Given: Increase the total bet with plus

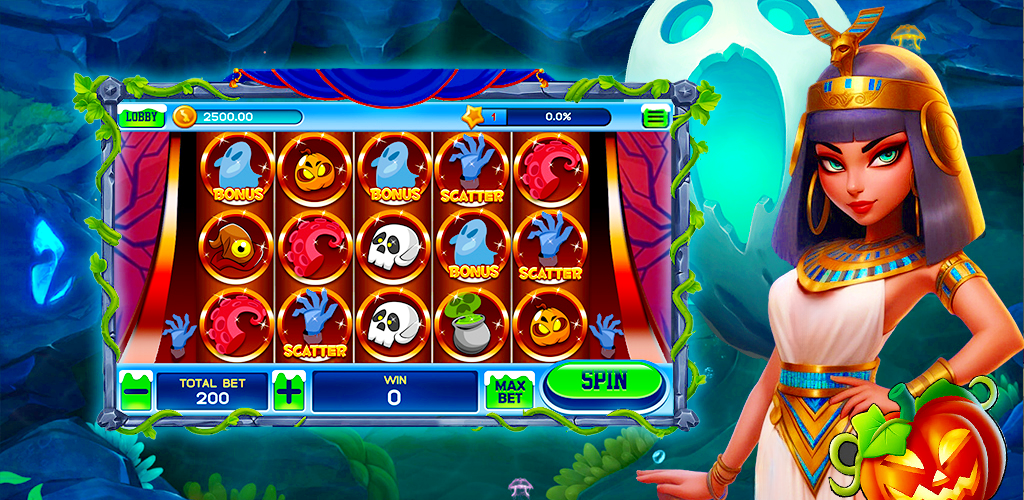Looking at the screenshot, I should point(288,391).
